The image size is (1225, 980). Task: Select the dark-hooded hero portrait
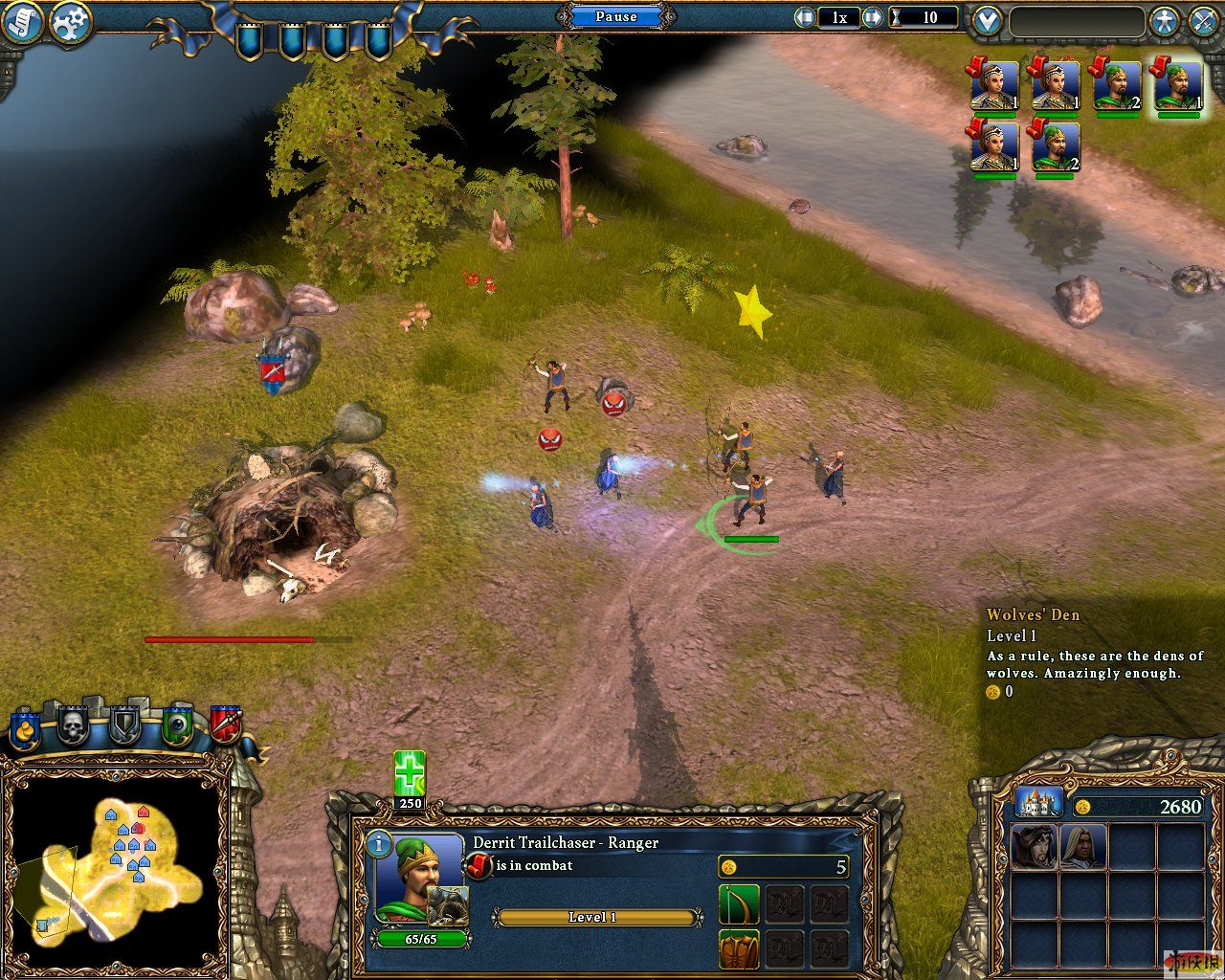point(1035,847)
